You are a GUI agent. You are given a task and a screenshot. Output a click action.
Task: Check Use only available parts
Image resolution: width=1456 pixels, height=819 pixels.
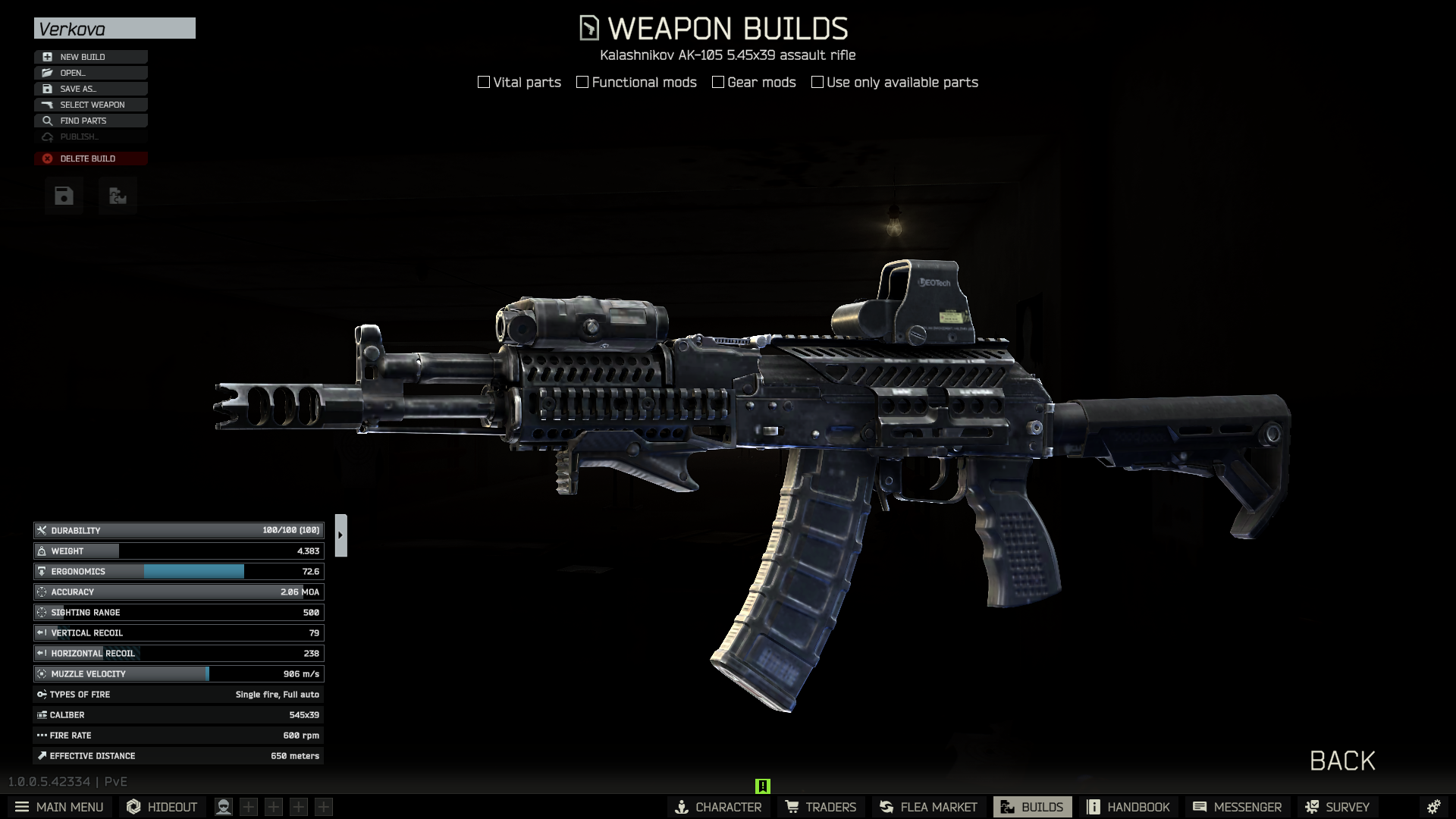coord(817,82)
